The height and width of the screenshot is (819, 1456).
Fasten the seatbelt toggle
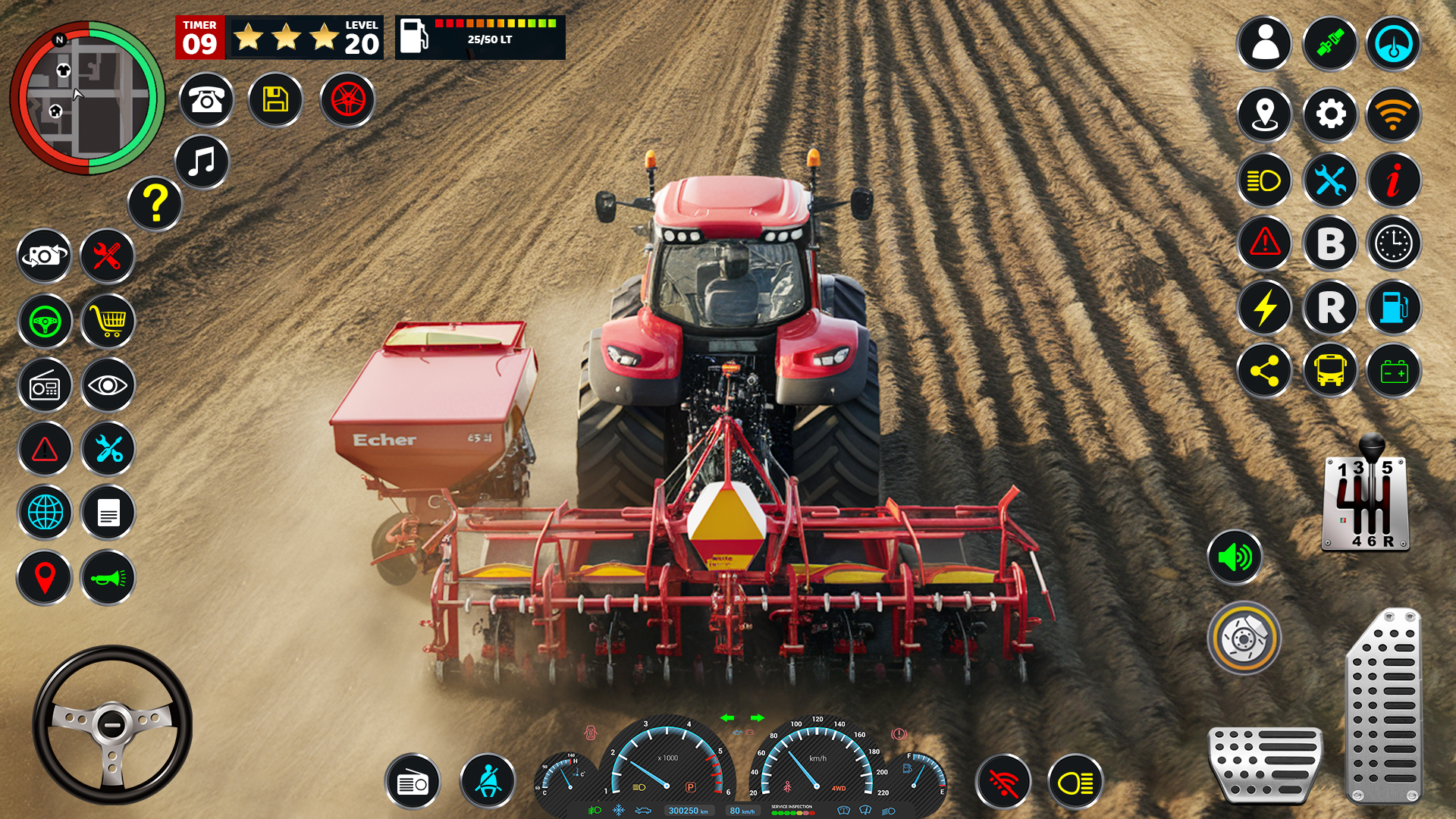pyautogui.click(x=488, y=782)
